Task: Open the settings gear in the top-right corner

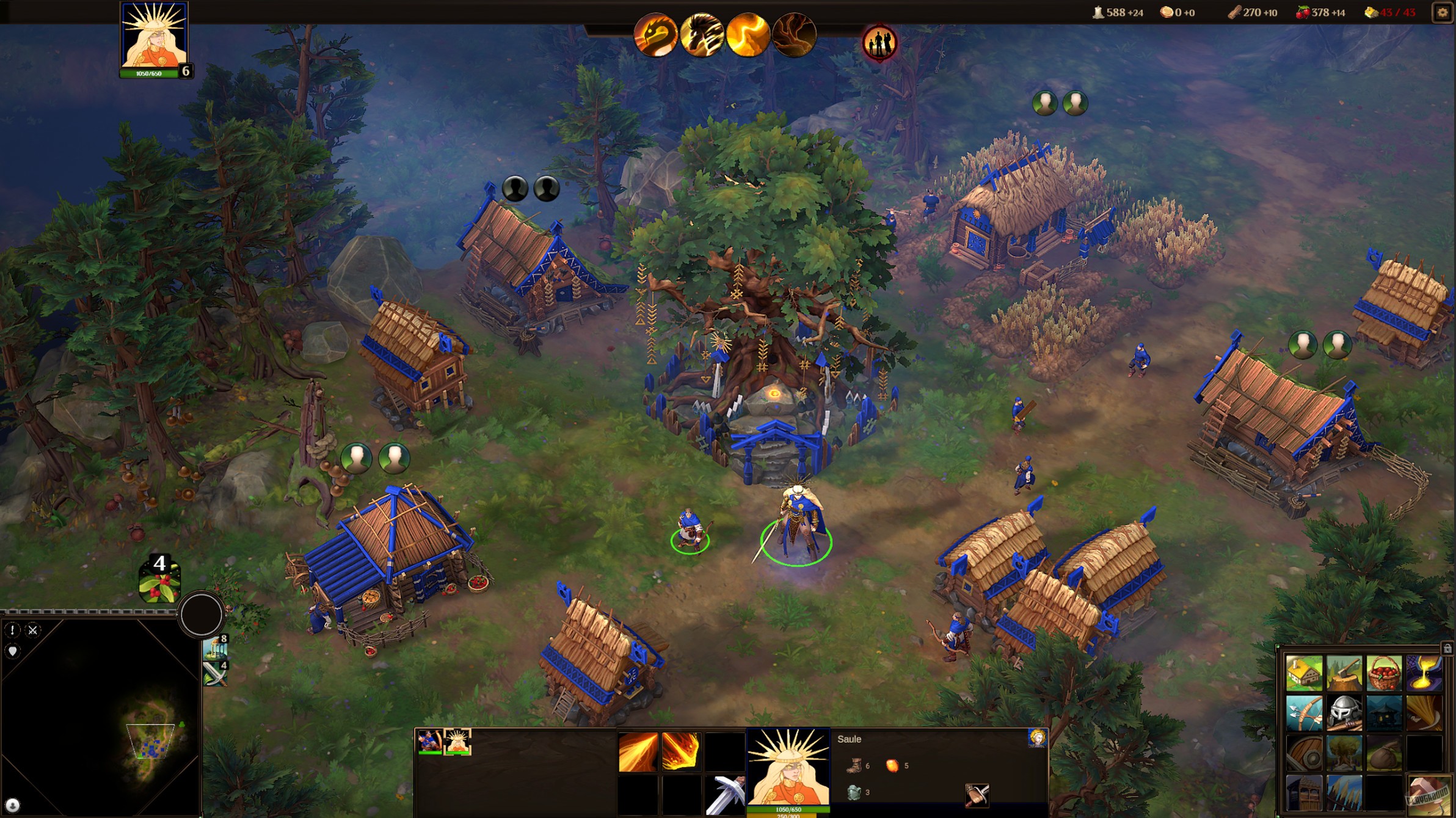Action: pyautogui.click(x=1443, y=12)
